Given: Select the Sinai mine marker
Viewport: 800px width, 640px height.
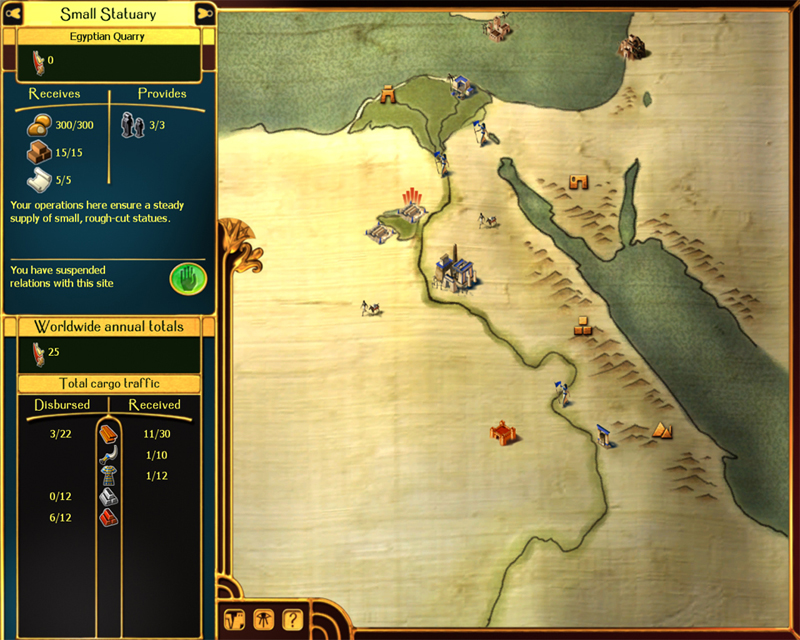Looking at the screenshot, I should click(579, 182).
